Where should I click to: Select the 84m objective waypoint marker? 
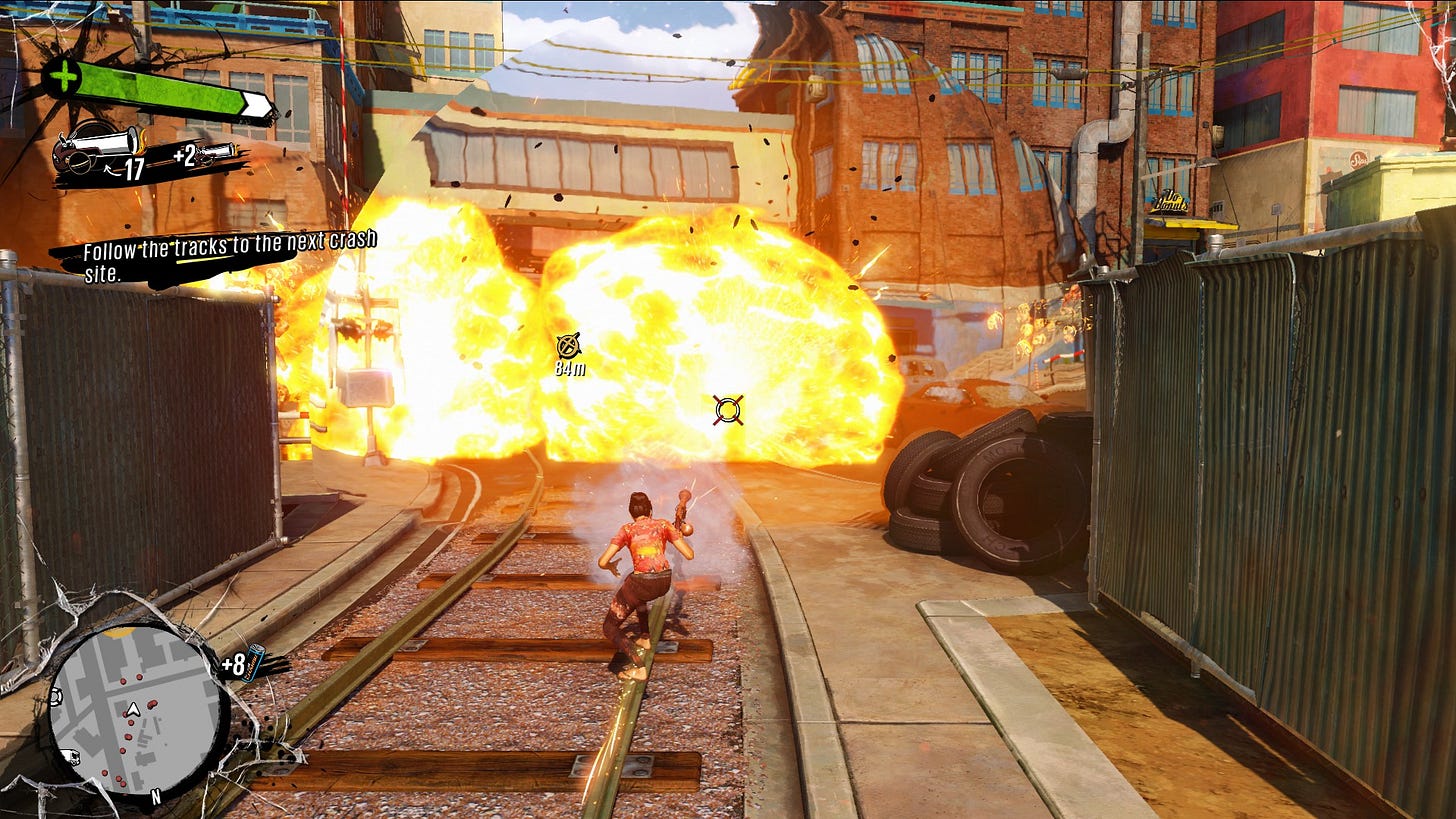tap(569, 346)
